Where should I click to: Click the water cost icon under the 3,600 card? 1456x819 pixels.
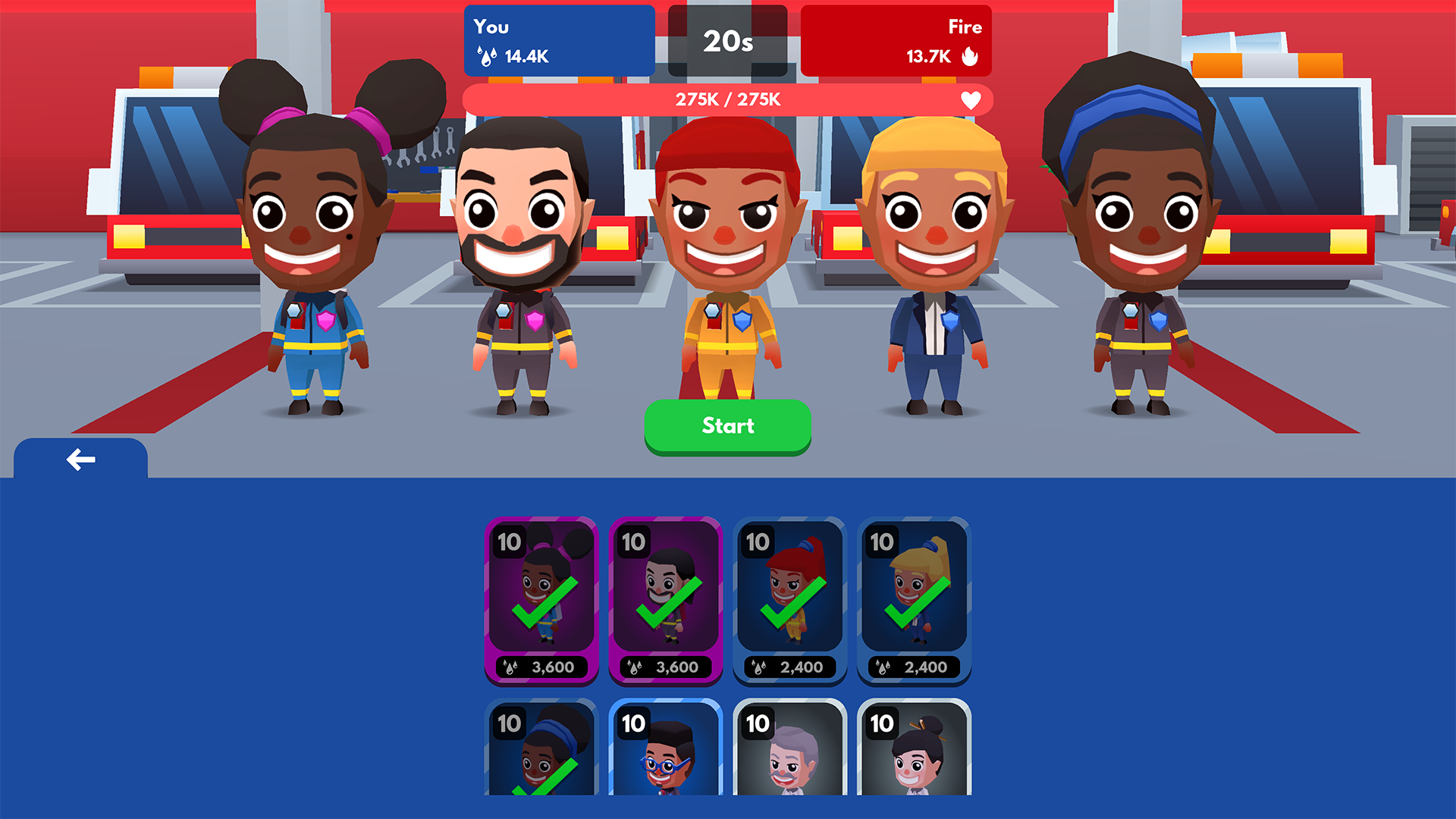[510, 667]
